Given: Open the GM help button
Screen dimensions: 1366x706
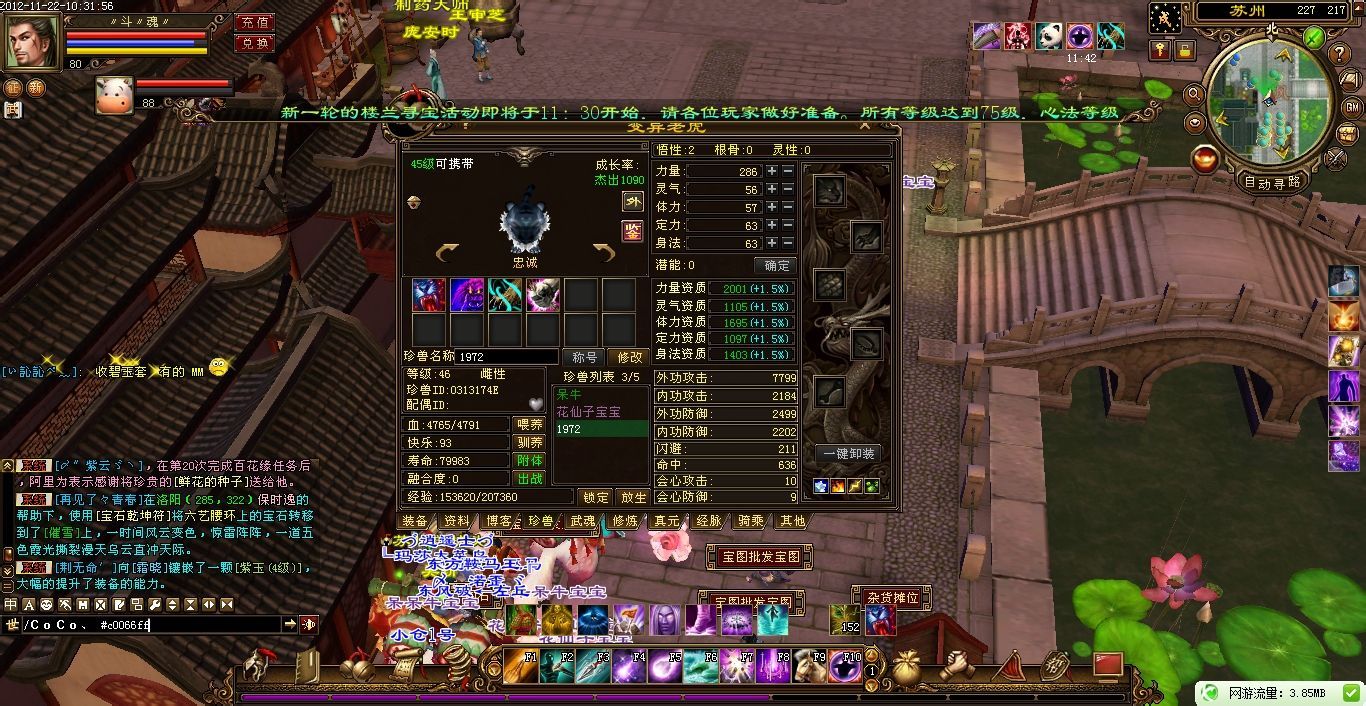Looking at the screenshot, I should click(x=1352, y=107).
